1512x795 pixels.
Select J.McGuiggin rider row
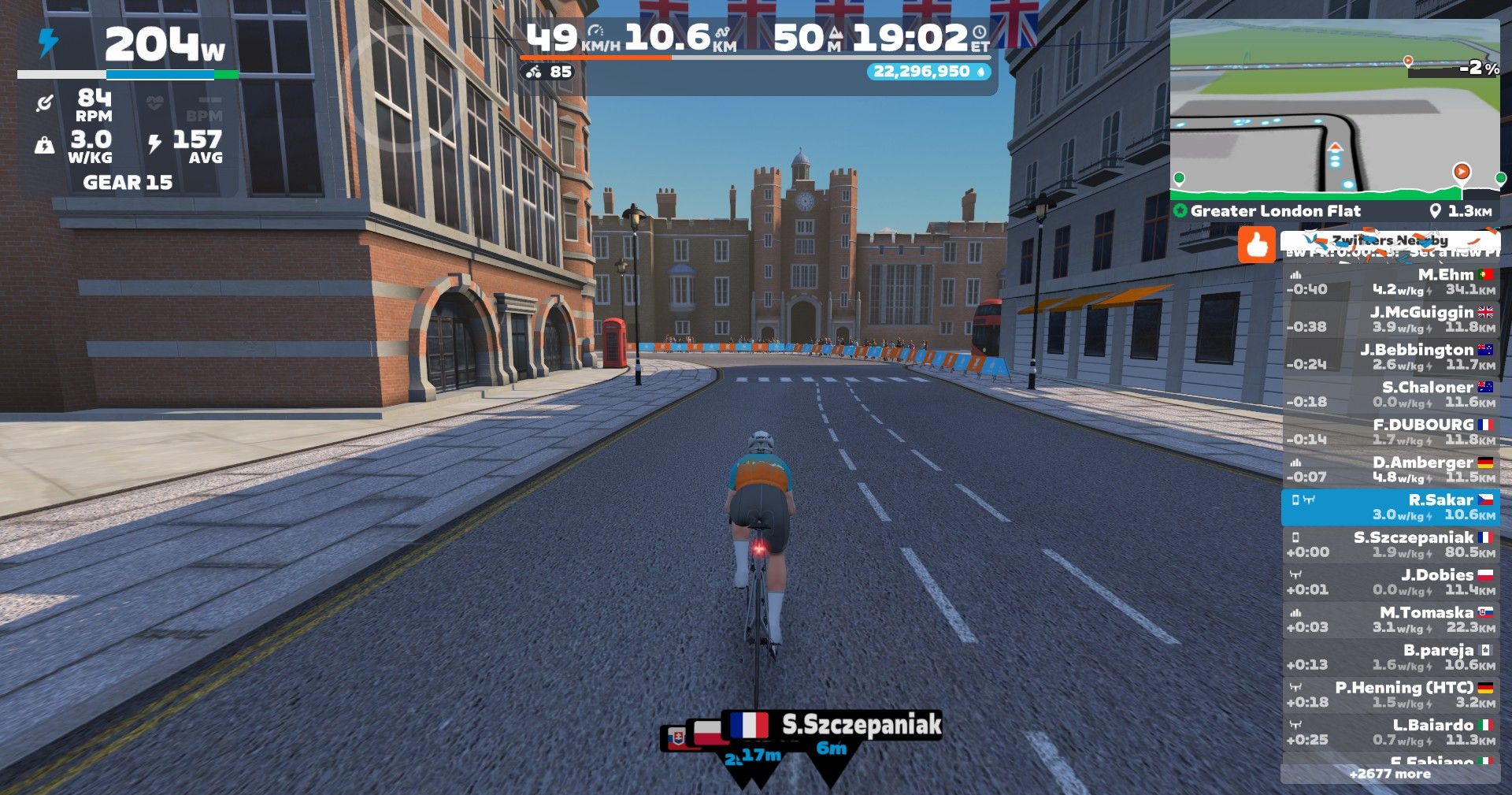1390,319
